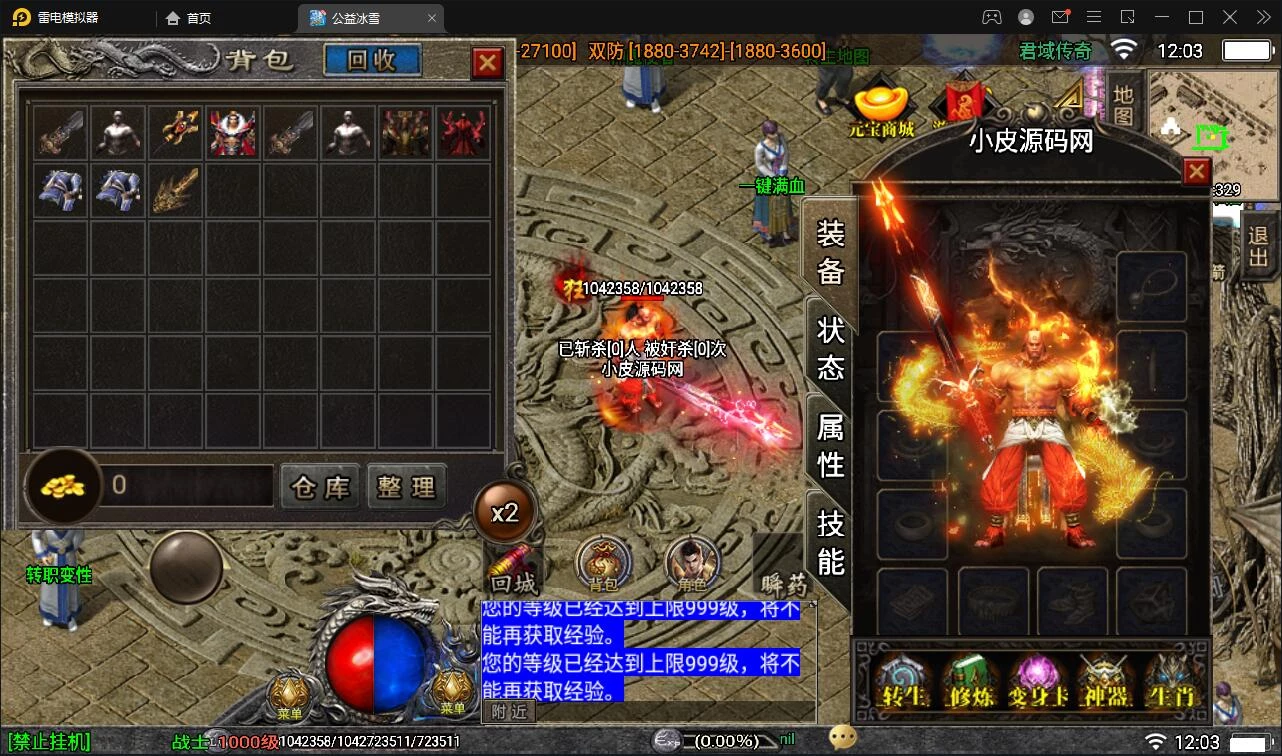Close the 背包 backpack window

[487, 63]
